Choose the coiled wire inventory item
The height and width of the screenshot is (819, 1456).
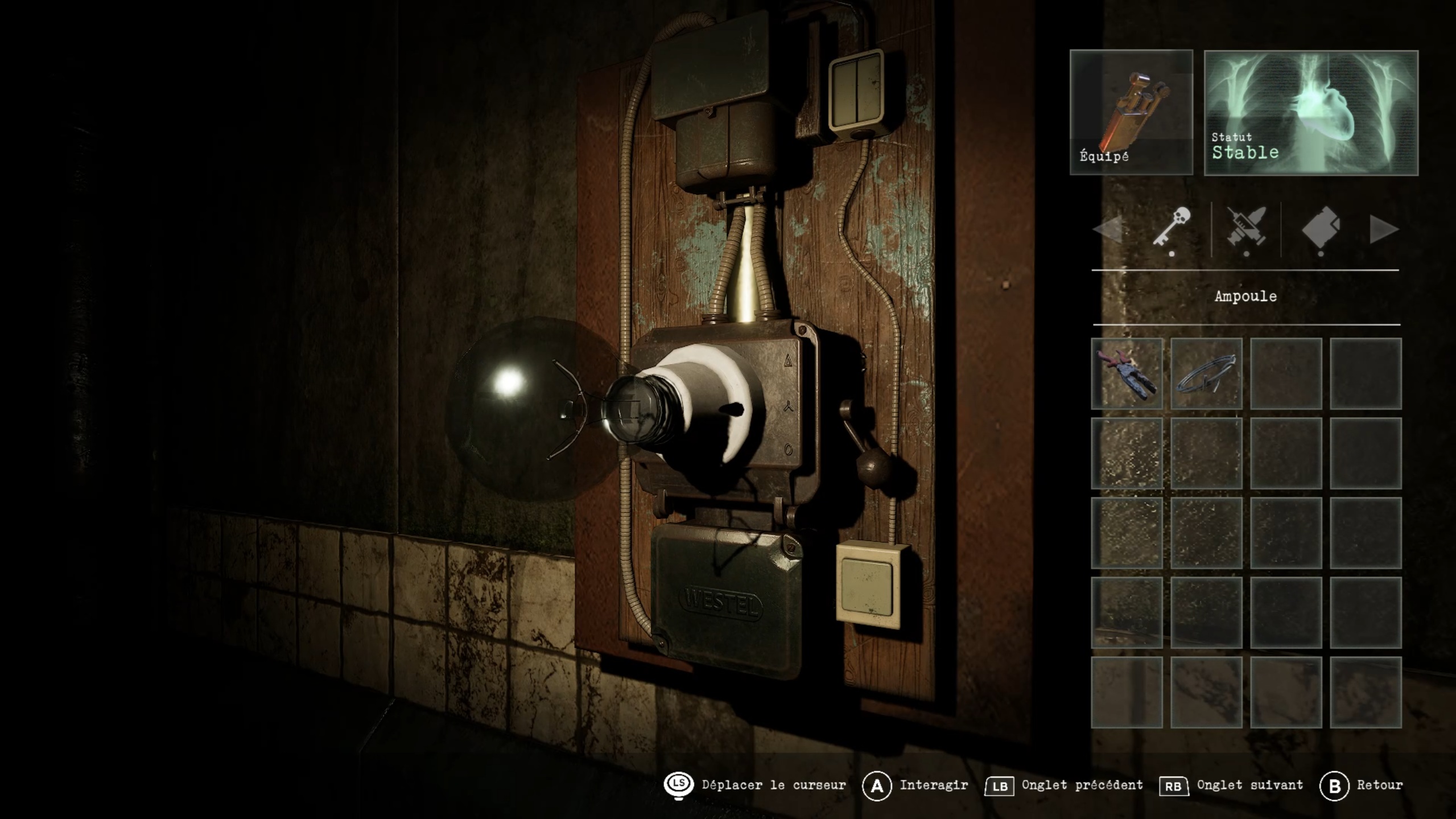click(1206, 373)
